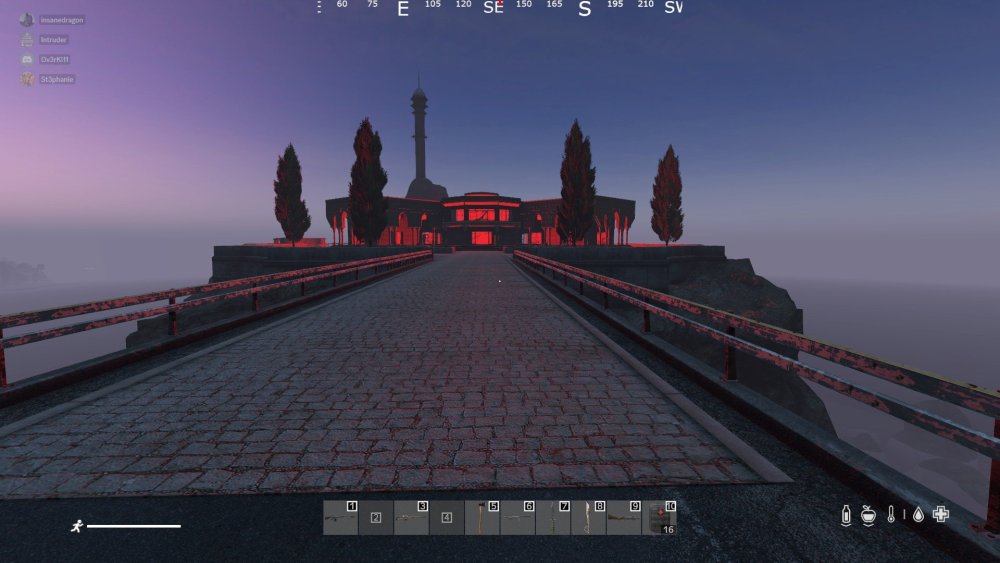Screen dimensions: 1000x563
Task: Choose the weapon in hotbar slot 6
Action: [517, 517]
